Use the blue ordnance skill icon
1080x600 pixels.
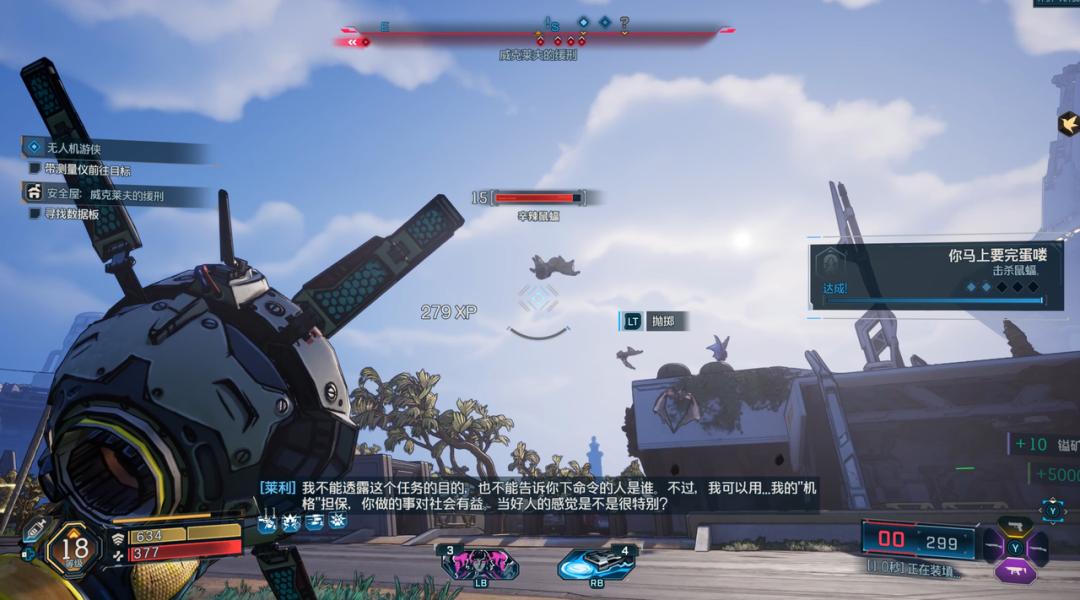pos(597,564)
